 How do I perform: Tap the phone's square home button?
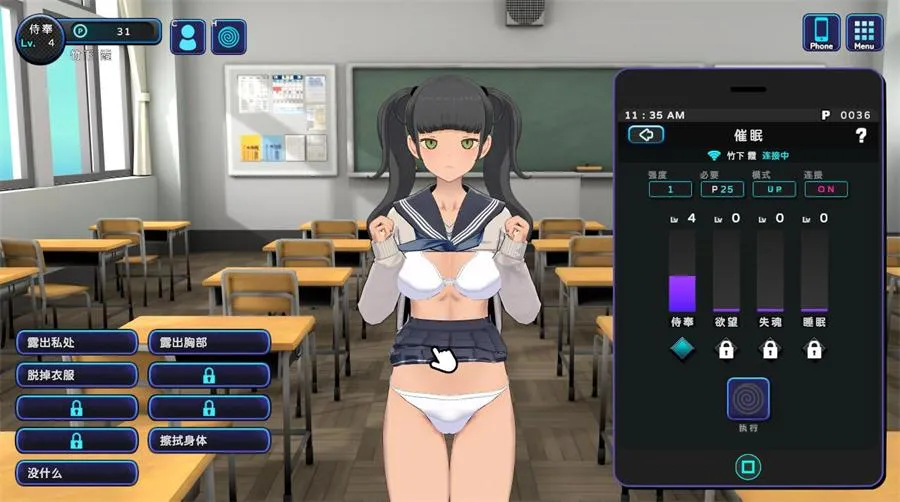tap(744, 464)
